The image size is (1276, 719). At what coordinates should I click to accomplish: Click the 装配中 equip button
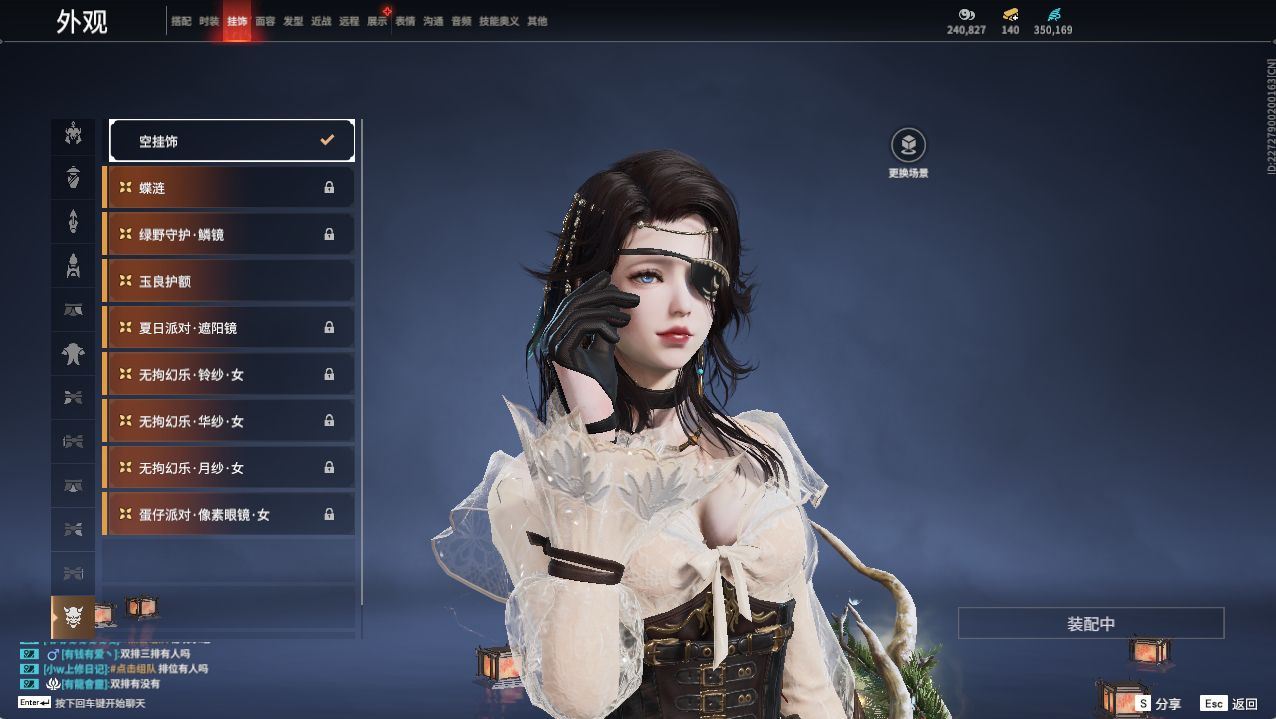click(1090, 623)
